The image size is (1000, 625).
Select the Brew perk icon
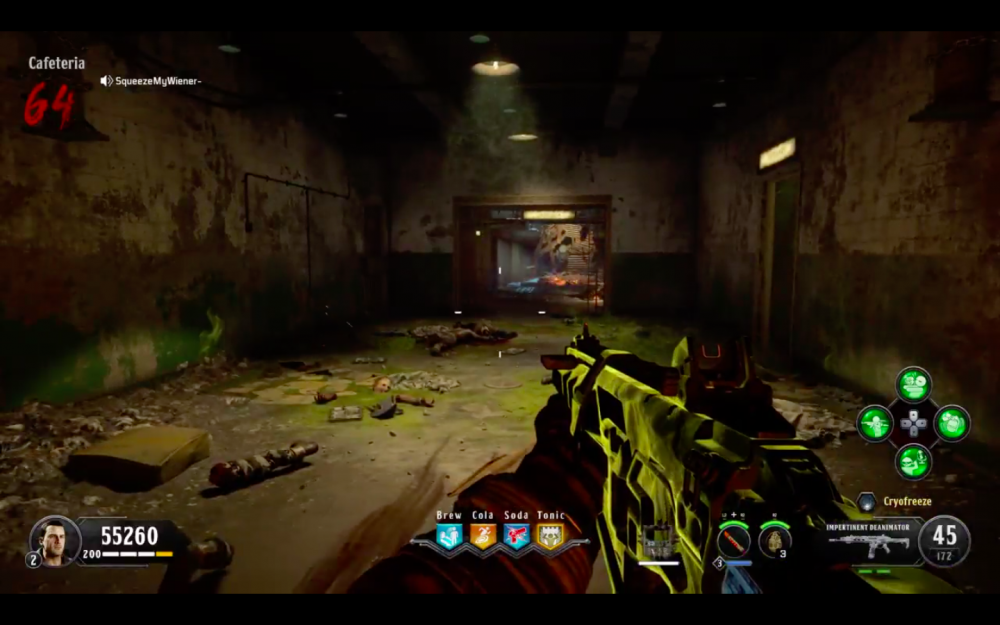(x=449, y=537)
